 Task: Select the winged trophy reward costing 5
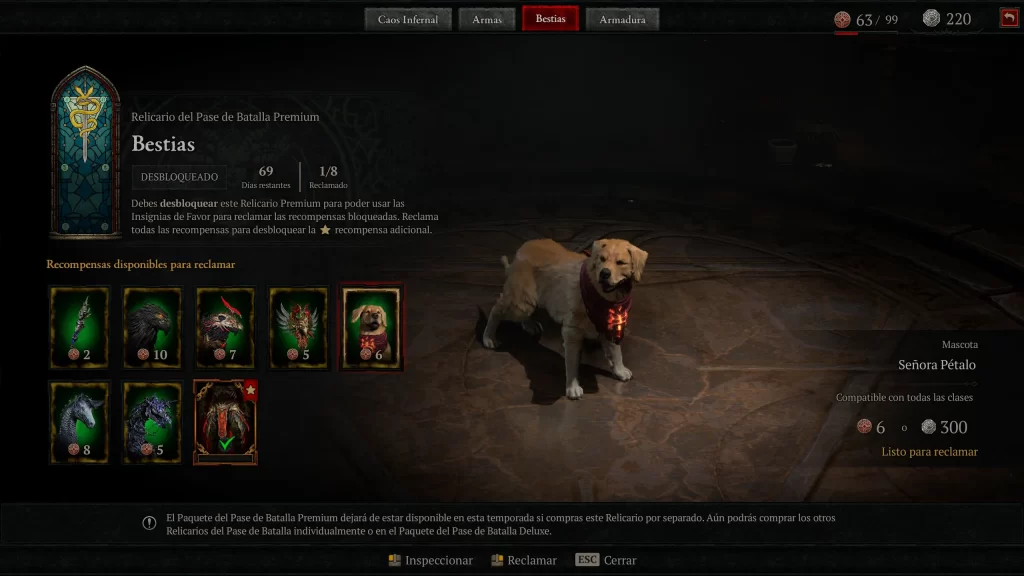coord(299,328)
